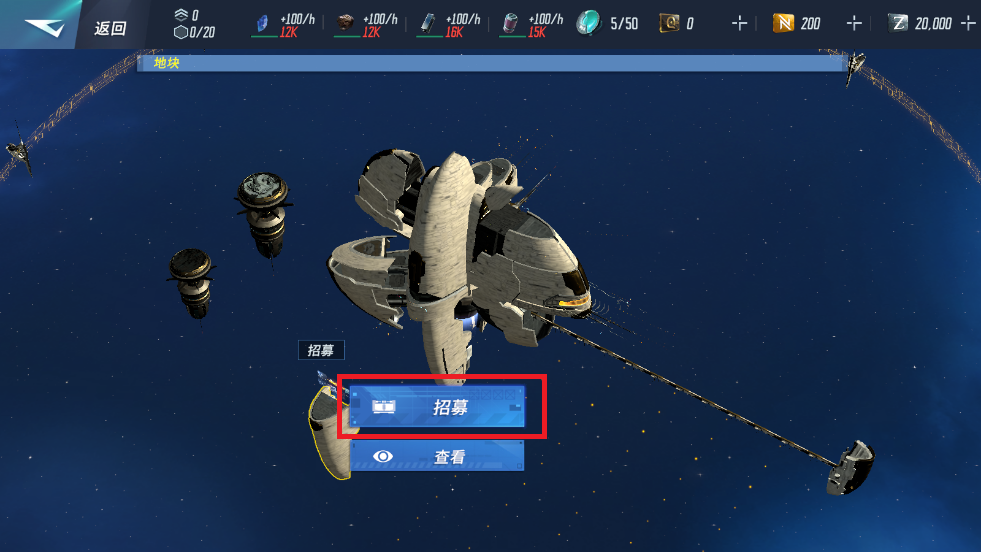Select the blue crystal resource icon
This screenshot has height=552, width=981.
point(264,24)
